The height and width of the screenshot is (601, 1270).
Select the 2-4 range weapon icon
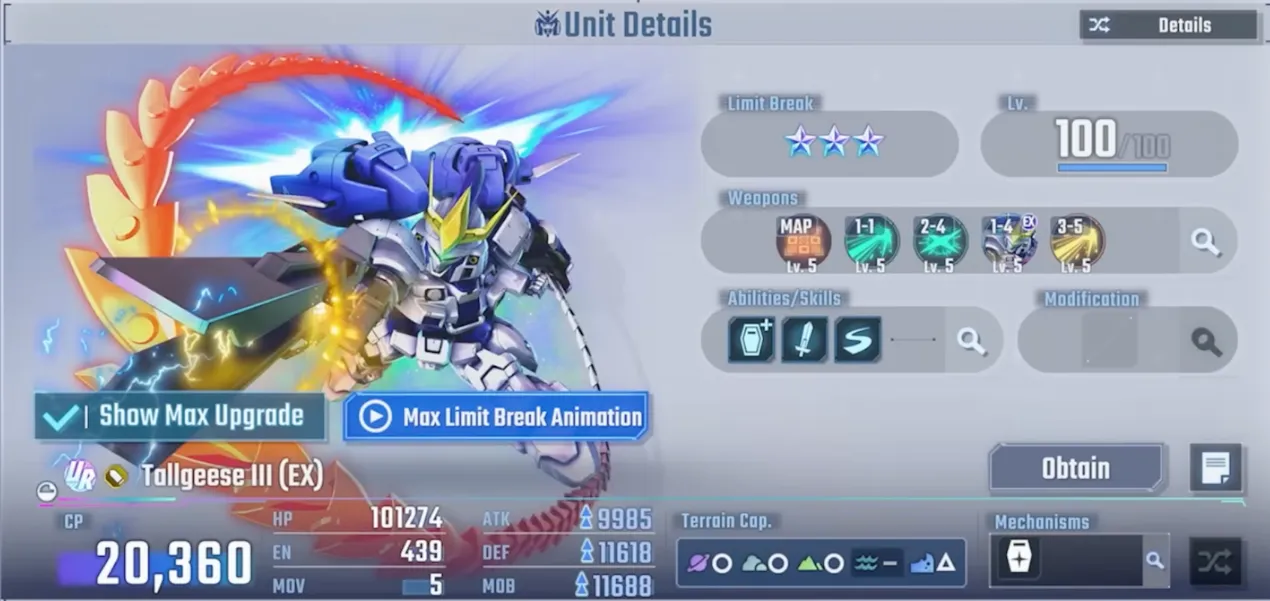pyautogui.click(x=940, y=241)
